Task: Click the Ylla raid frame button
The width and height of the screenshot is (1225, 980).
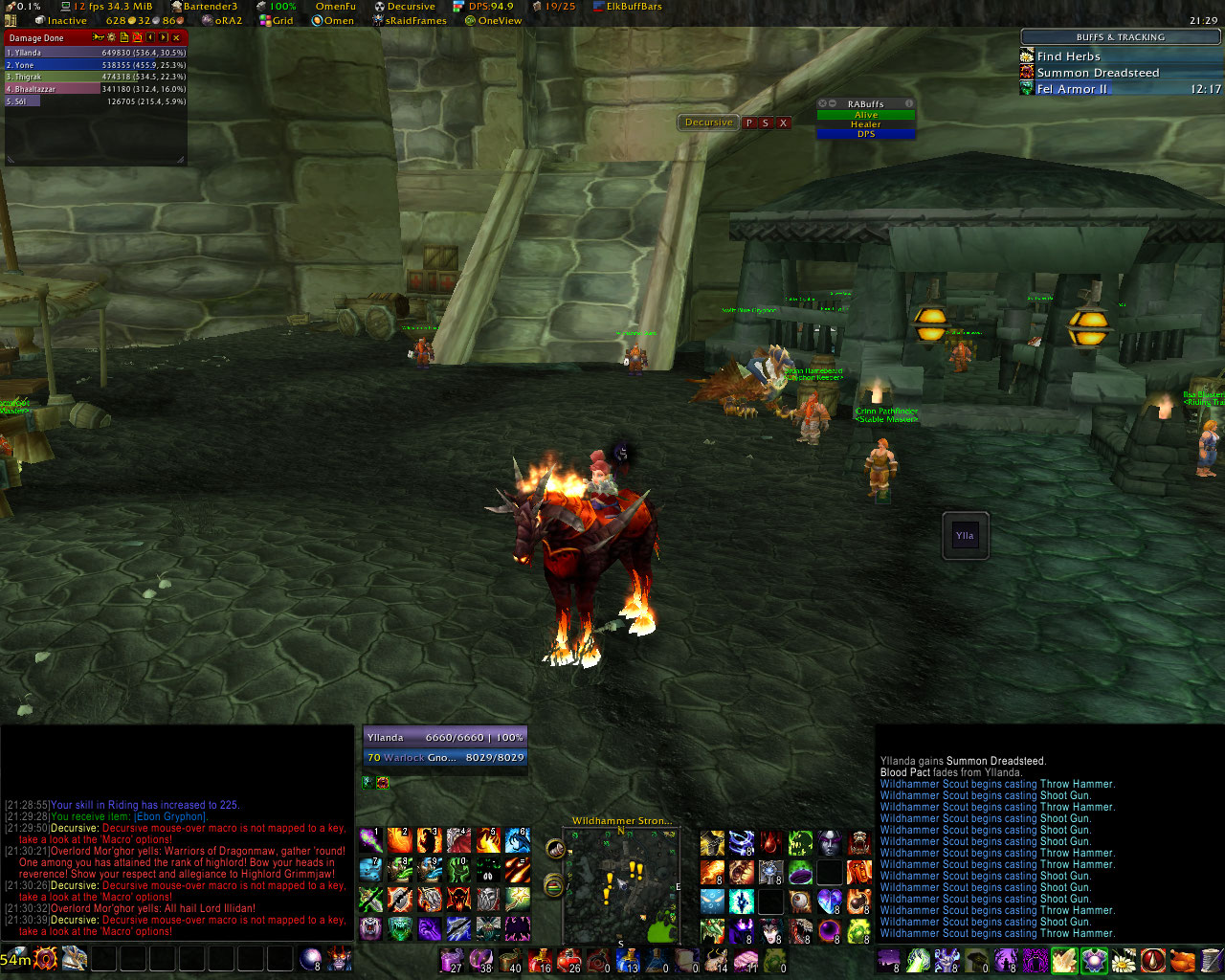Action: (965, 536)
